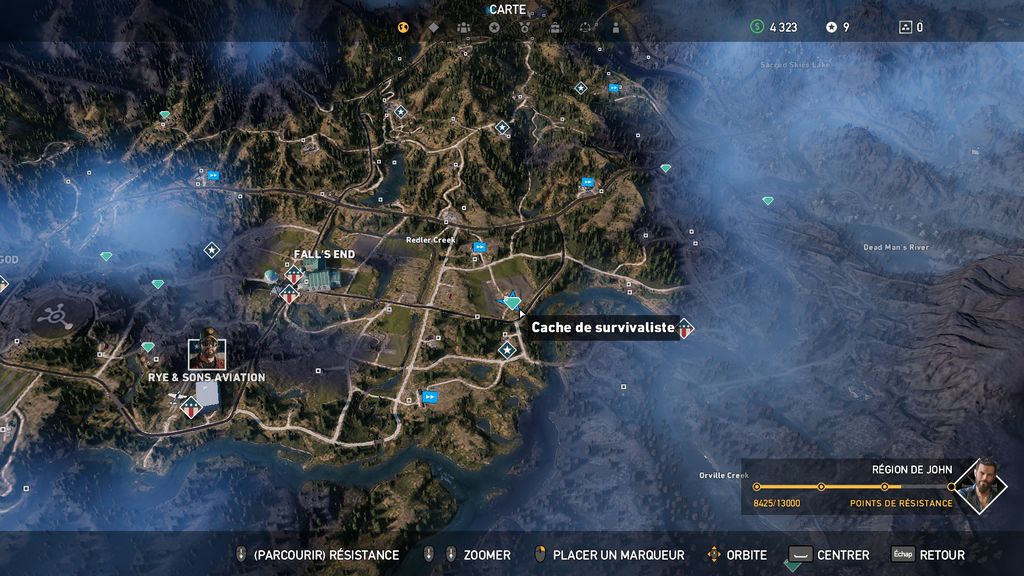The image size is (1024, 576).
Task: Open the medal tab
Action: tap(524, 28)
